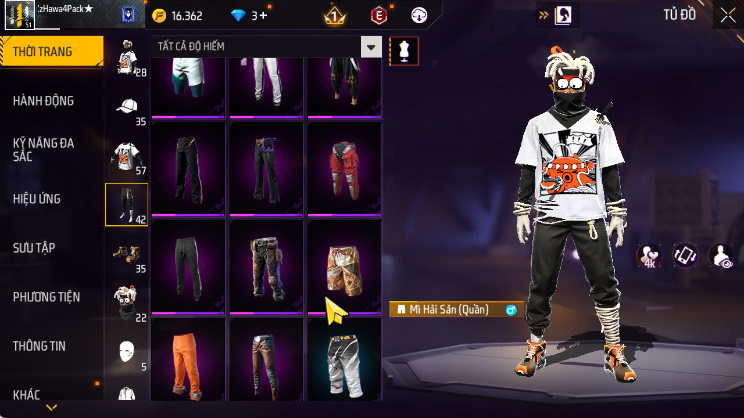The width and height of the screenshot is (744, 418).
Task: Click the Mì Hải Sản (Quần) label
Action: point(448,310)
